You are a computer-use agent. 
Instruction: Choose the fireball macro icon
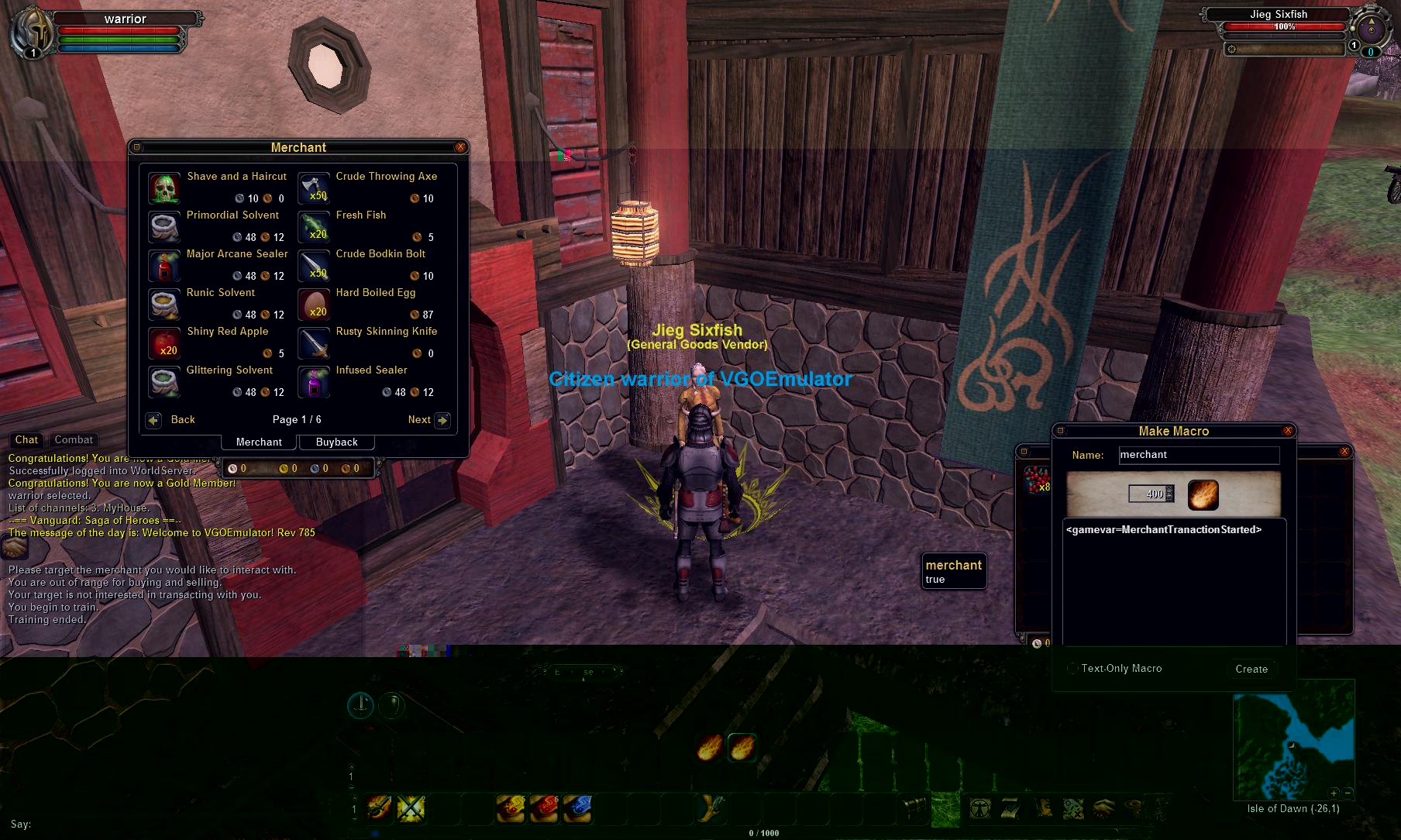click(x=1203, y=494)
